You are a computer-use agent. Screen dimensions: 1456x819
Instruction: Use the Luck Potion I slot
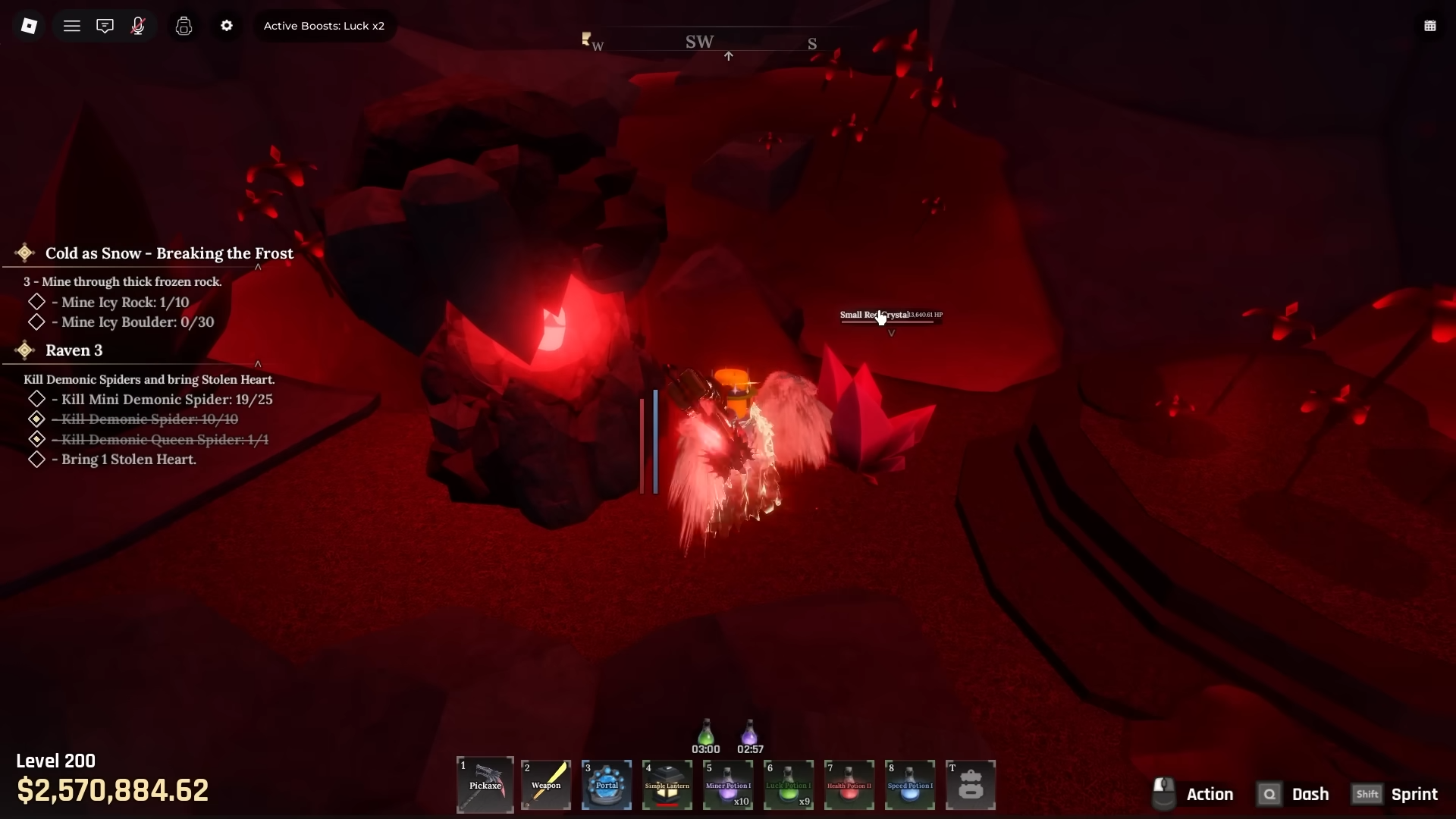789,785
